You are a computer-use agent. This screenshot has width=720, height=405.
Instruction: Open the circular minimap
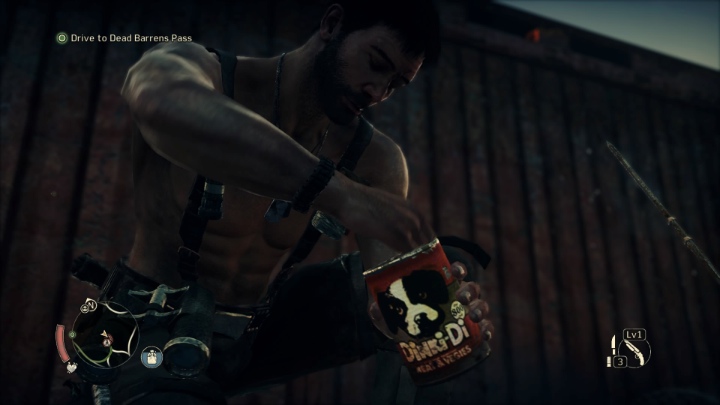(103, 334)
